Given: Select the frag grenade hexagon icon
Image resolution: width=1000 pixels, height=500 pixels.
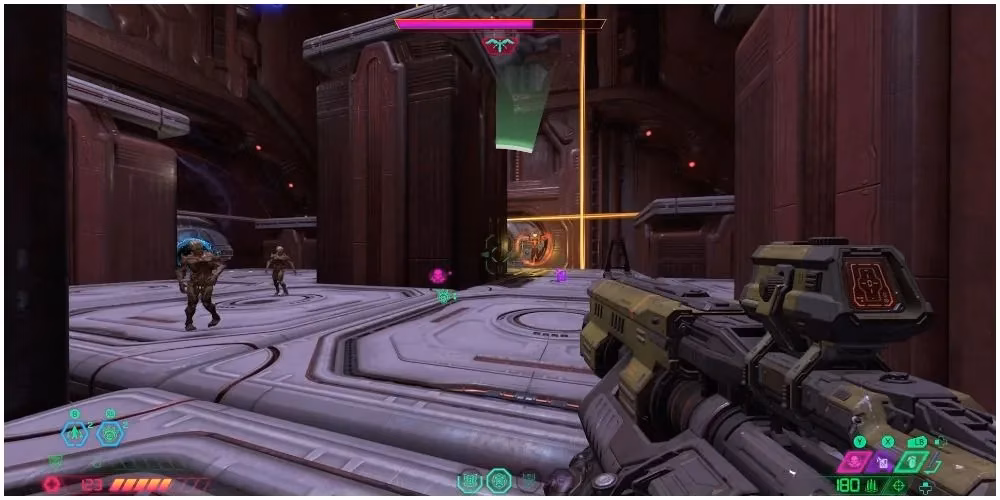Looking at the screenshot, I should [x=76, y=434].
